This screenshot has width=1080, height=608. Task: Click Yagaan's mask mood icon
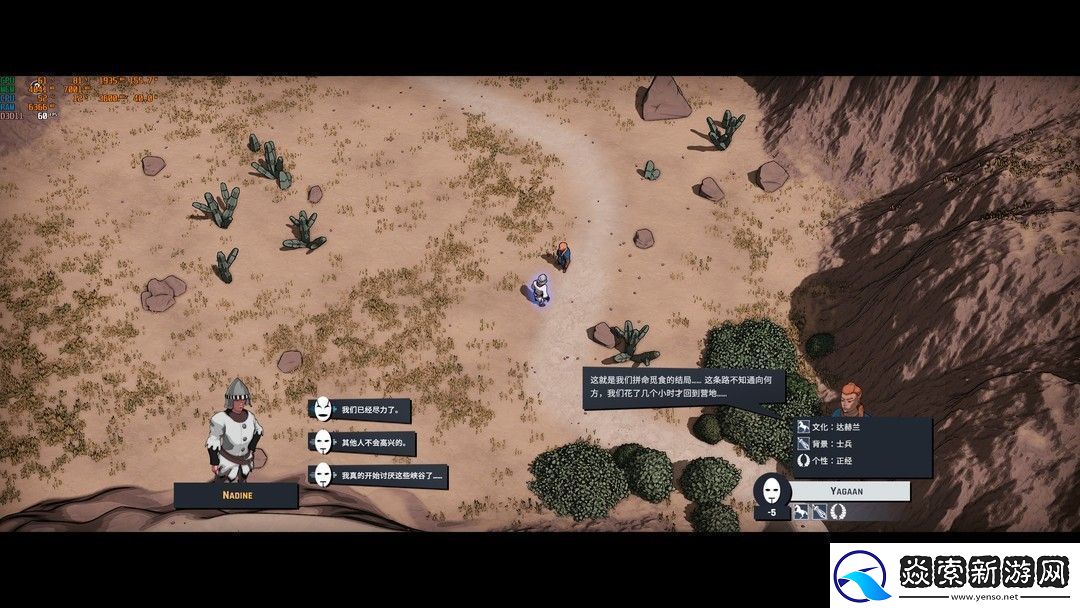(x=771, y=491)
